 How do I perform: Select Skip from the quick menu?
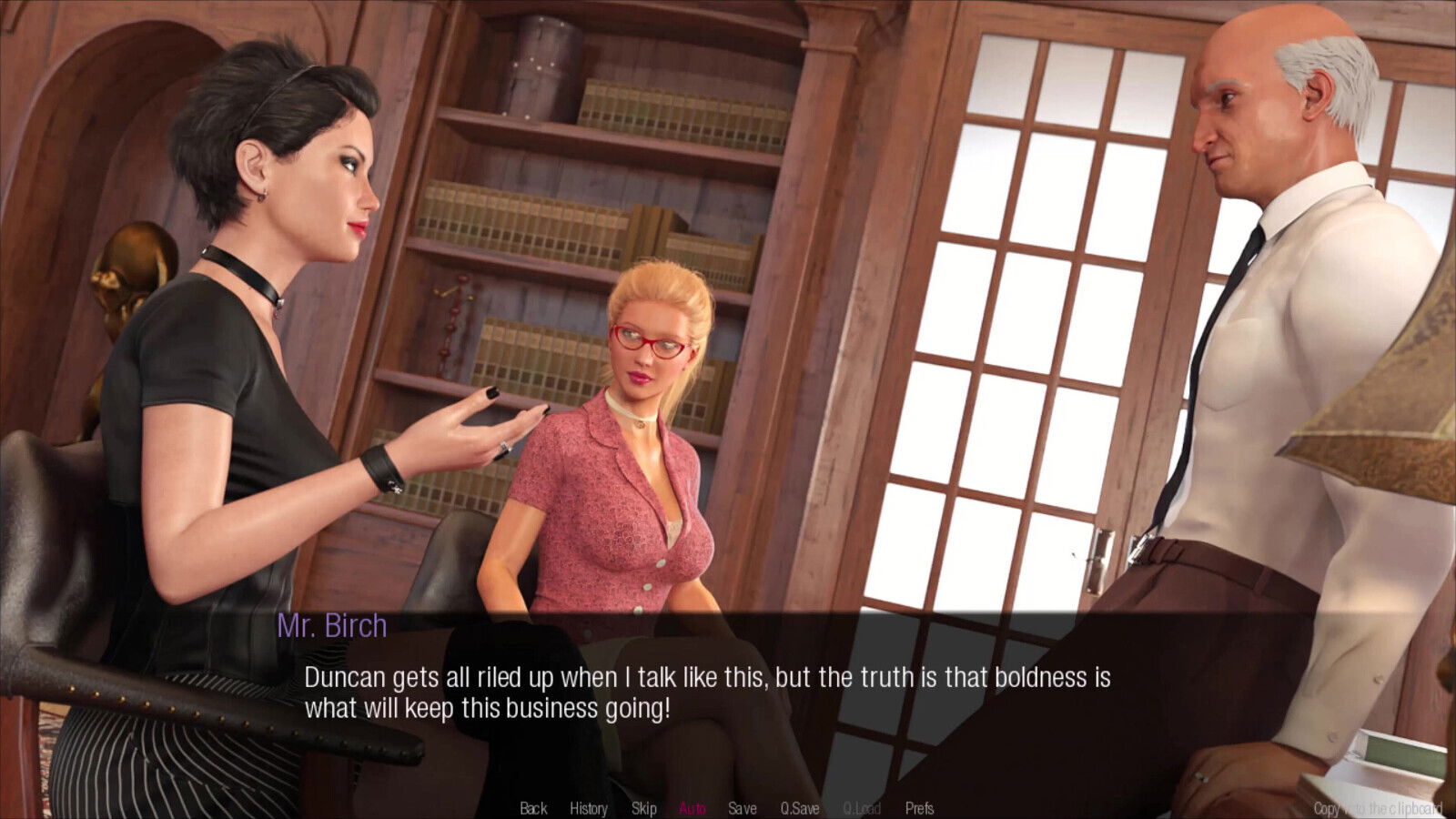[x=643, y=808]
